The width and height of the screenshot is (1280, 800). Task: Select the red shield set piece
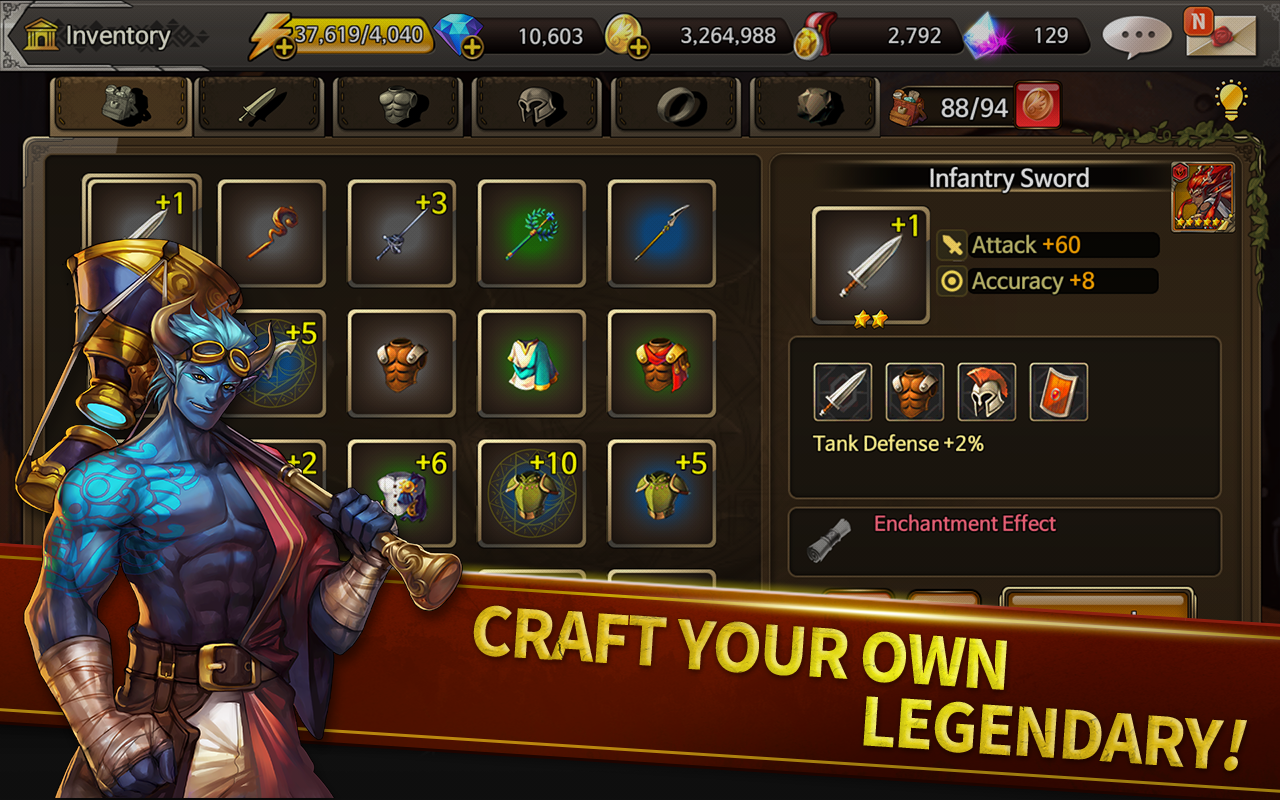click(x=1059, y=392)
